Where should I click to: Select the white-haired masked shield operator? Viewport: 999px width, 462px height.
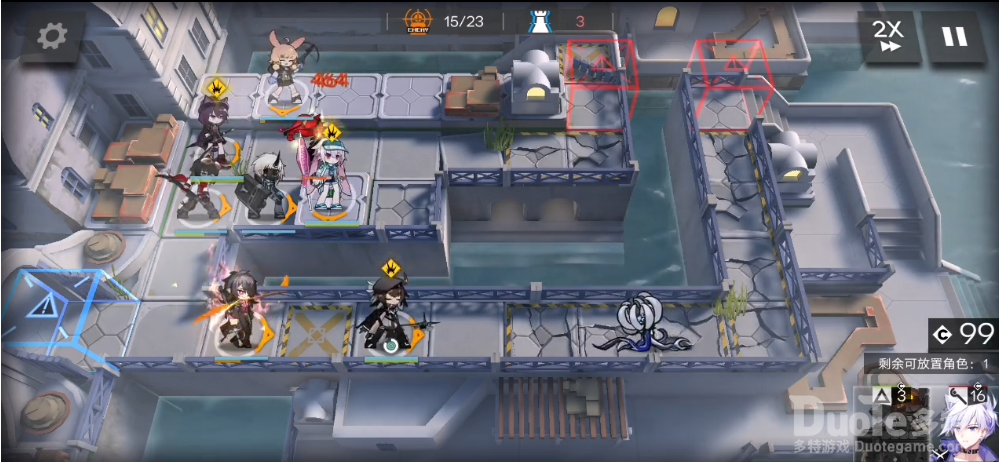(x=268, y=188)
